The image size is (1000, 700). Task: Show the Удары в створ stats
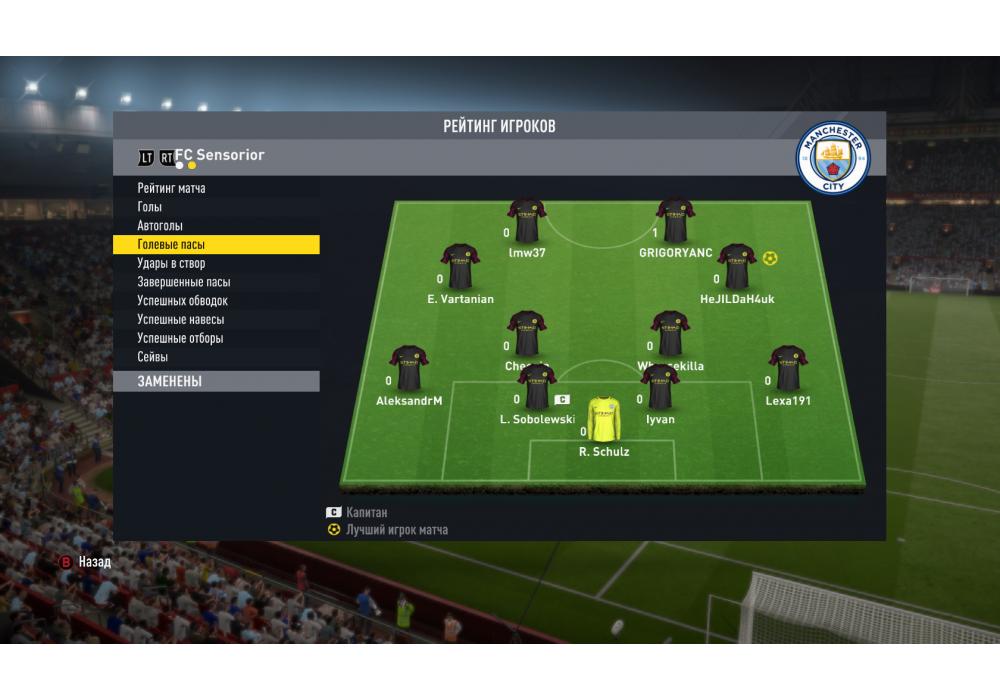pos(171,263)
